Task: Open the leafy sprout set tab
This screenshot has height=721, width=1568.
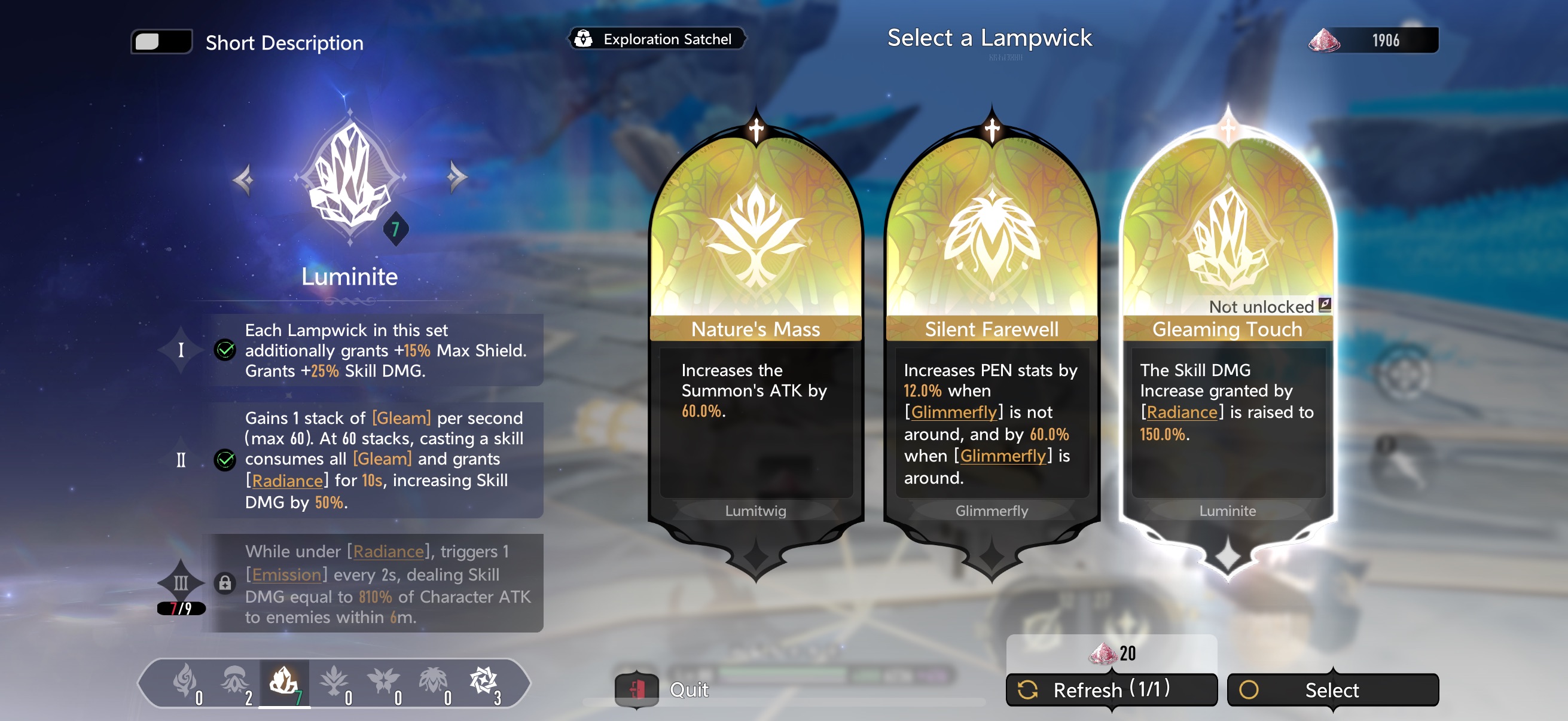Action: (334, 682)
